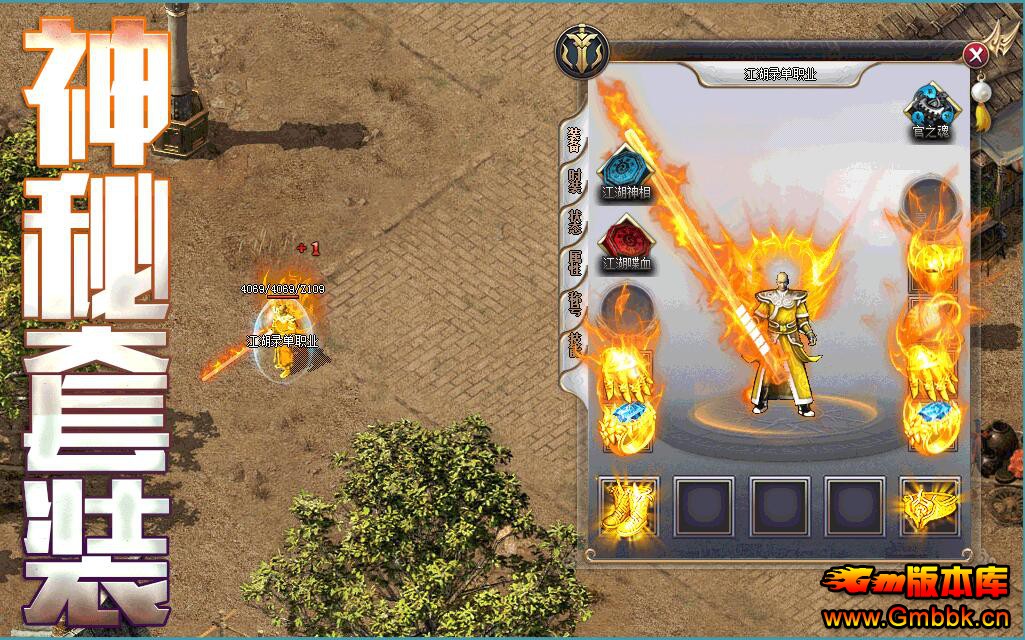Select the 江湖神相 blue octagon item
Screen dimensions: 1025x640
click(x=626, y=167)
